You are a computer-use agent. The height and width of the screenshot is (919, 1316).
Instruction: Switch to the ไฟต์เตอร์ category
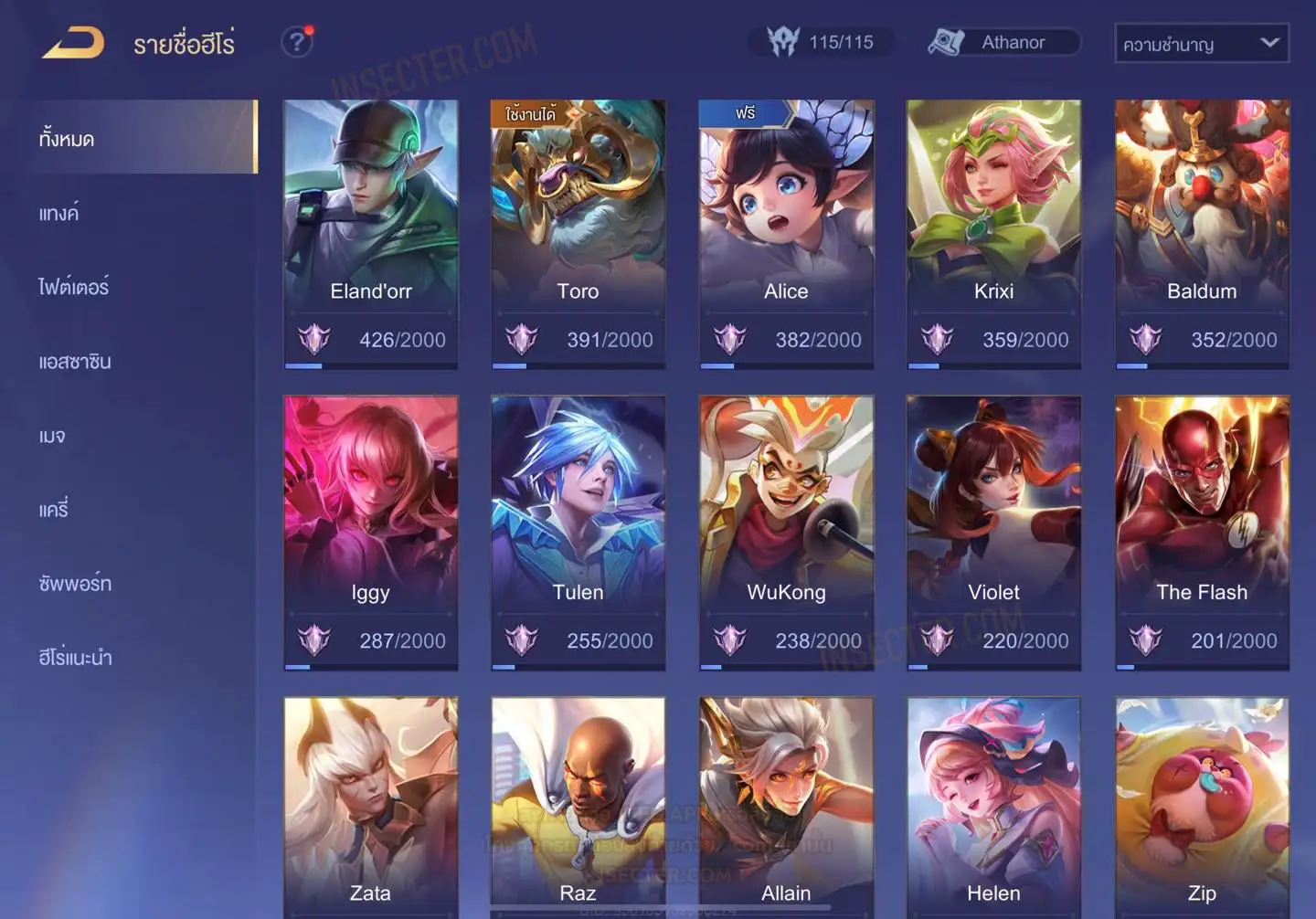pos(74,287)
